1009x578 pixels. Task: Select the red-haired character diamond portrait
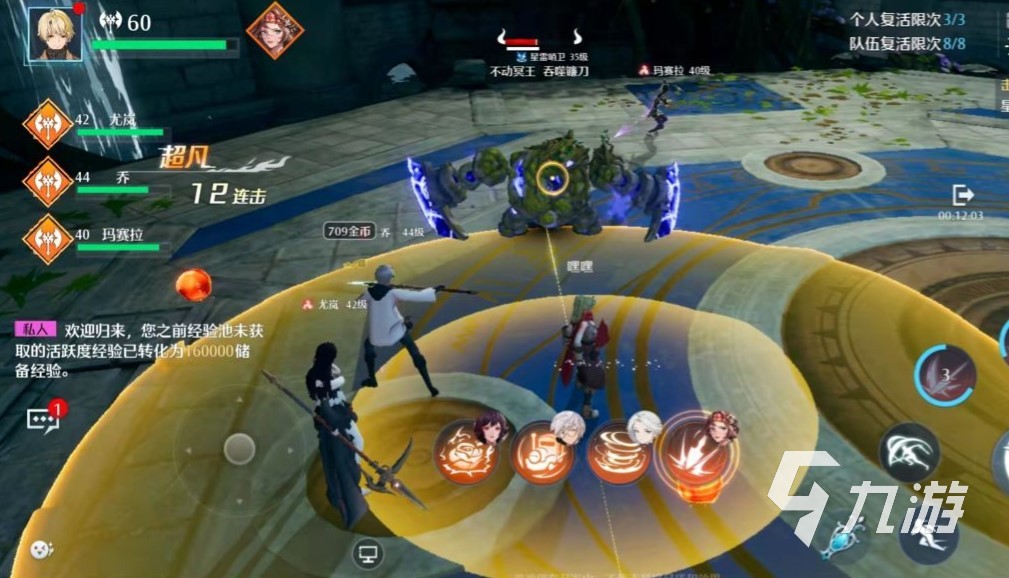[x=275, y=30]
